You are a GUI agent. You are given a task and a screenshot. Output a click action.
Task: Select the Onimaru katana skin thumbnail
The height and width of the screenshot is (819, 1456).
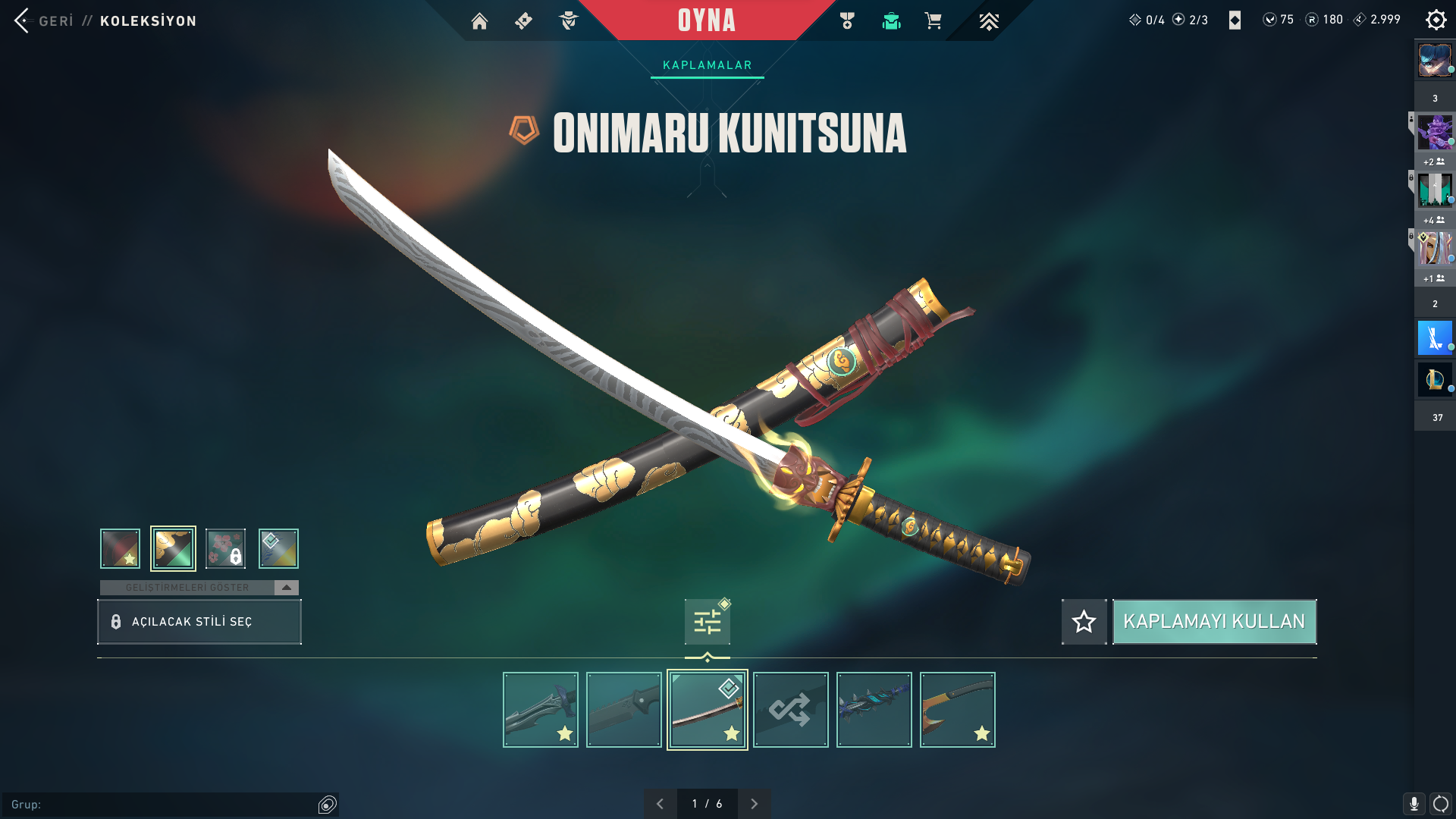(x=707, y=710)
